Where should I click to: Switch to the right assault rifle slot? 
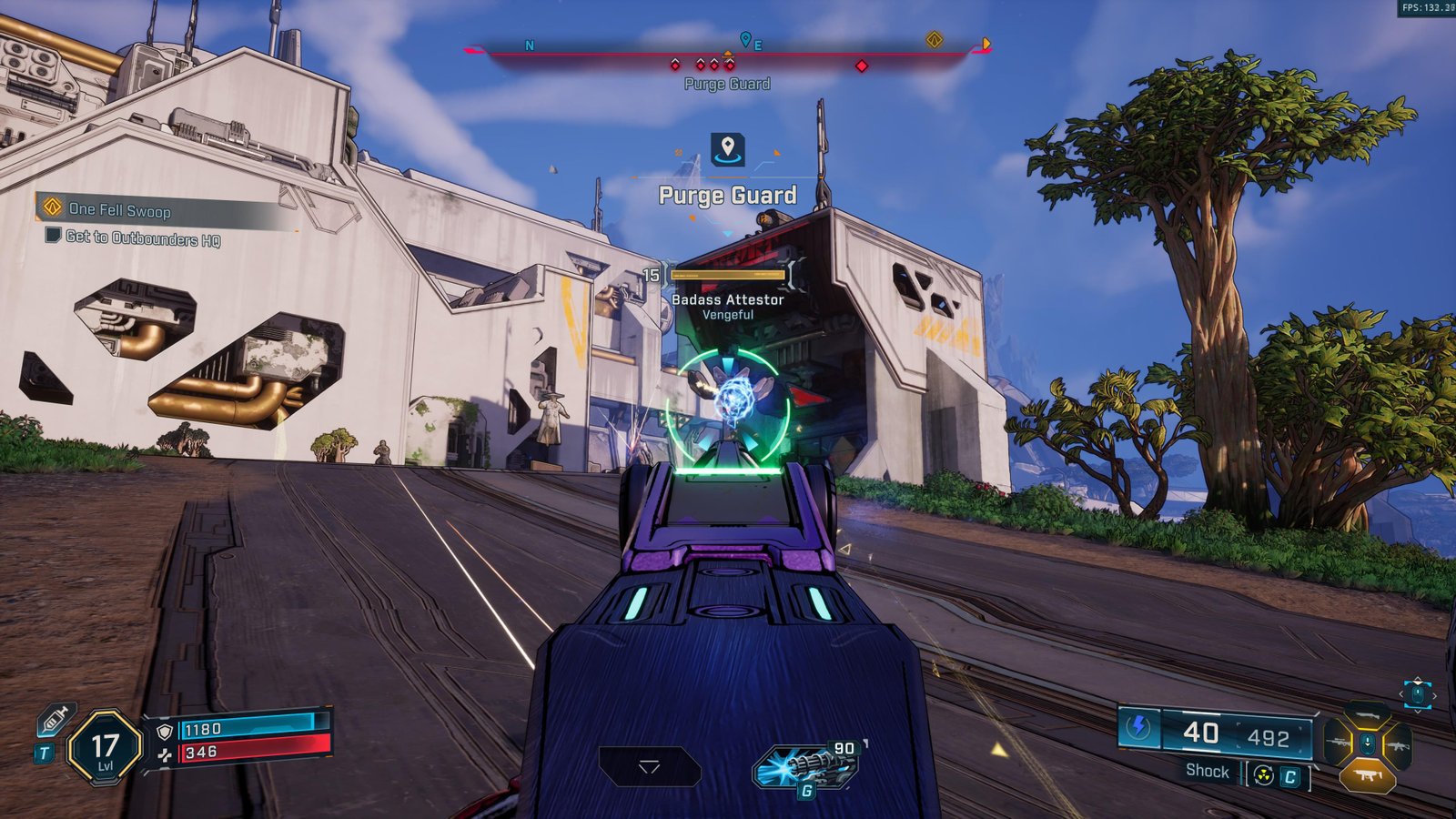(1396, 744)
